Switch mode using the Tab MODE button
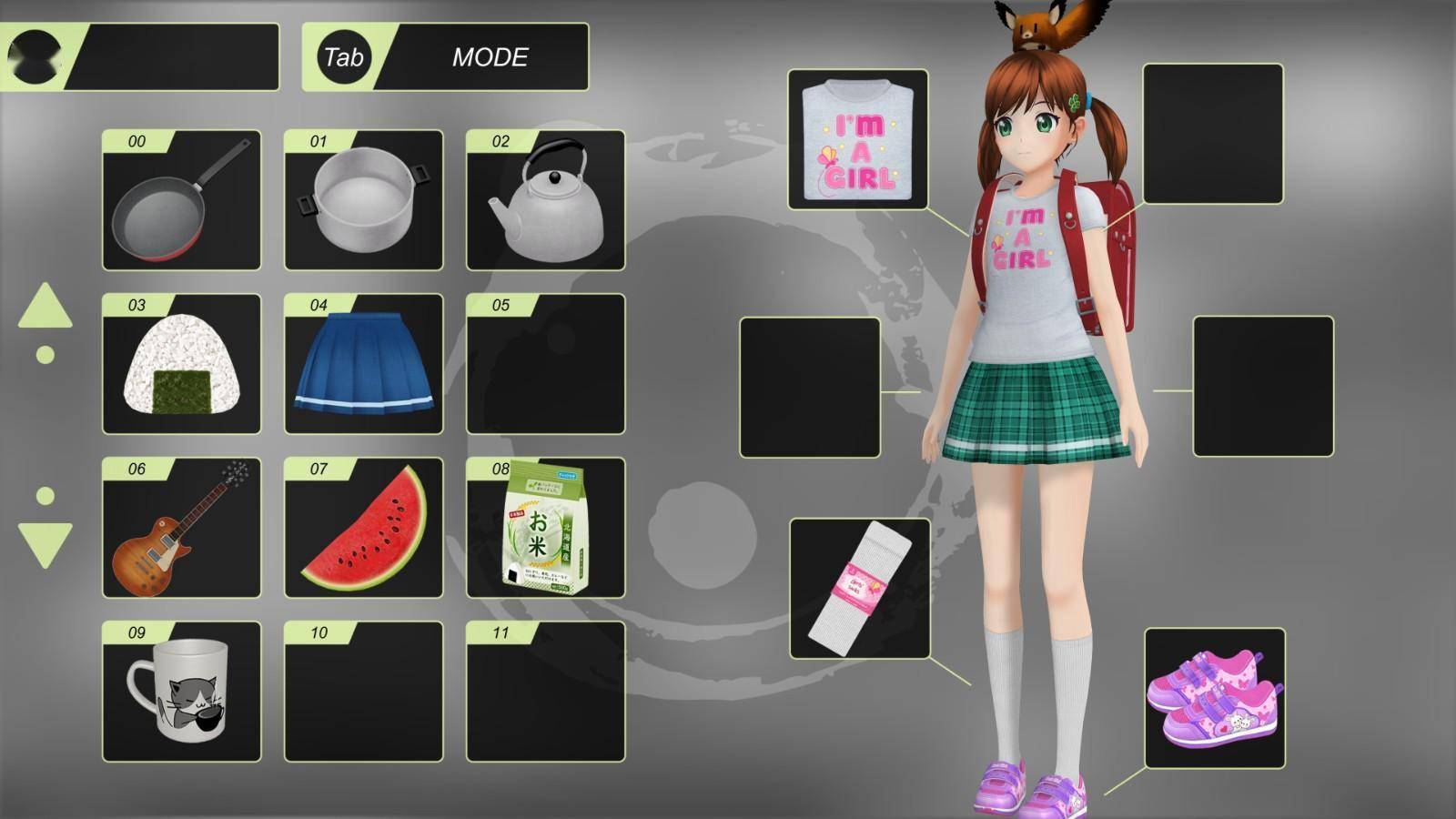The width and height of the screenshot is (1456, 819). click(x=446, y=57)
